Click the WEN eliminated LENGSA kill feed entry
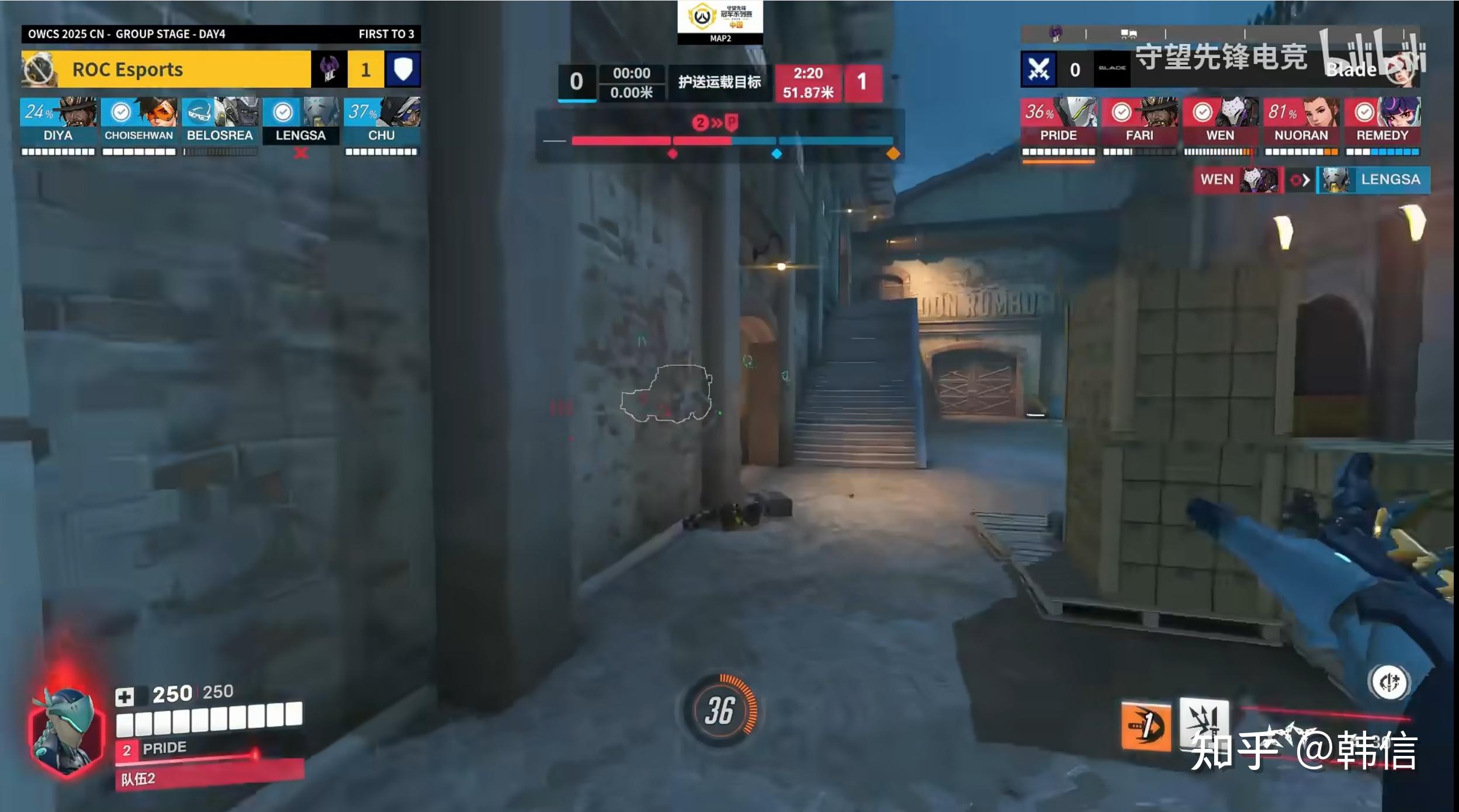 click(x=1311, y=180)
